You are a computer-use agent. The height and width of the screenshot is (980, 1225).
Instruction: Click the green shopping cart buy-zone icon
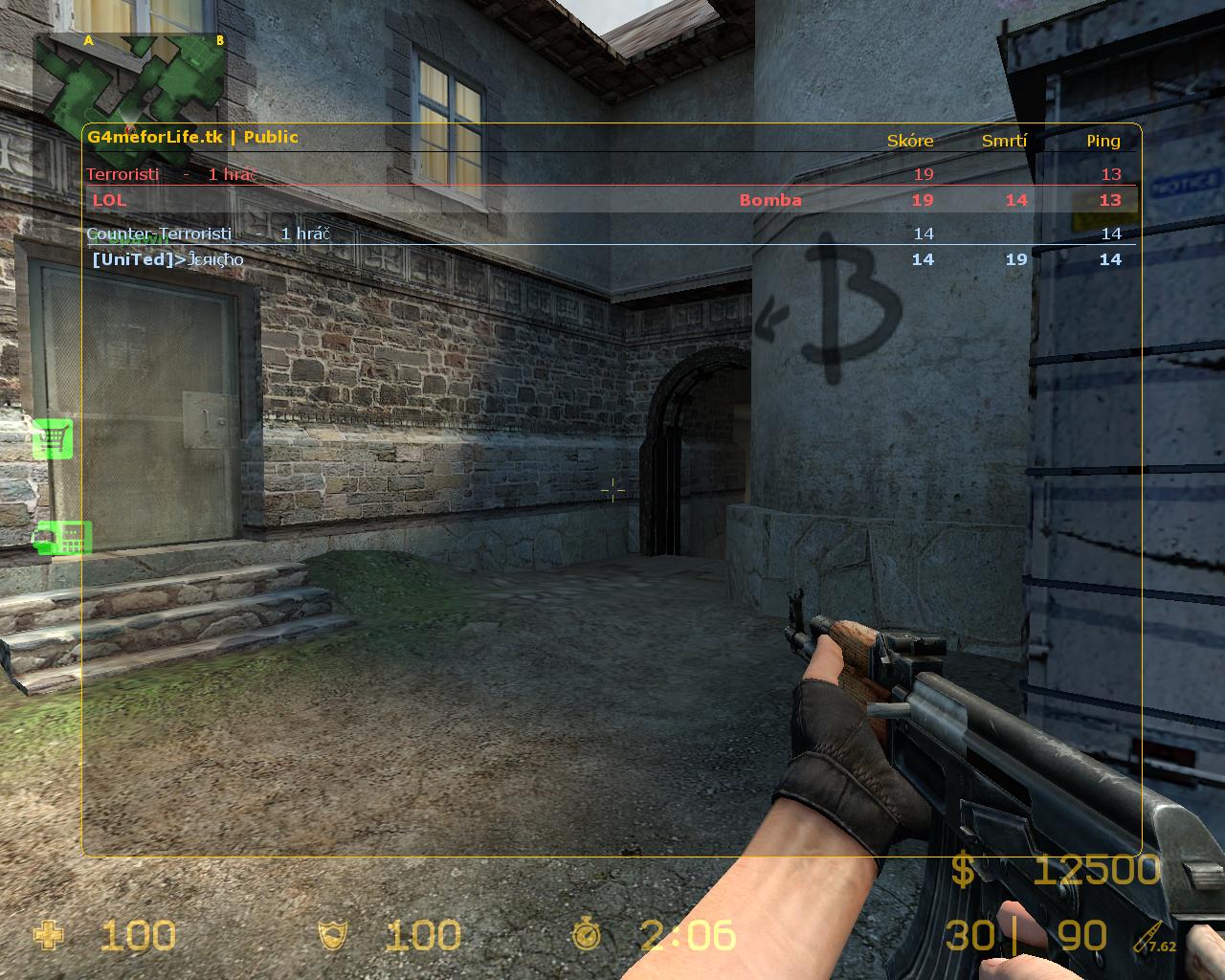coord(53,438)
